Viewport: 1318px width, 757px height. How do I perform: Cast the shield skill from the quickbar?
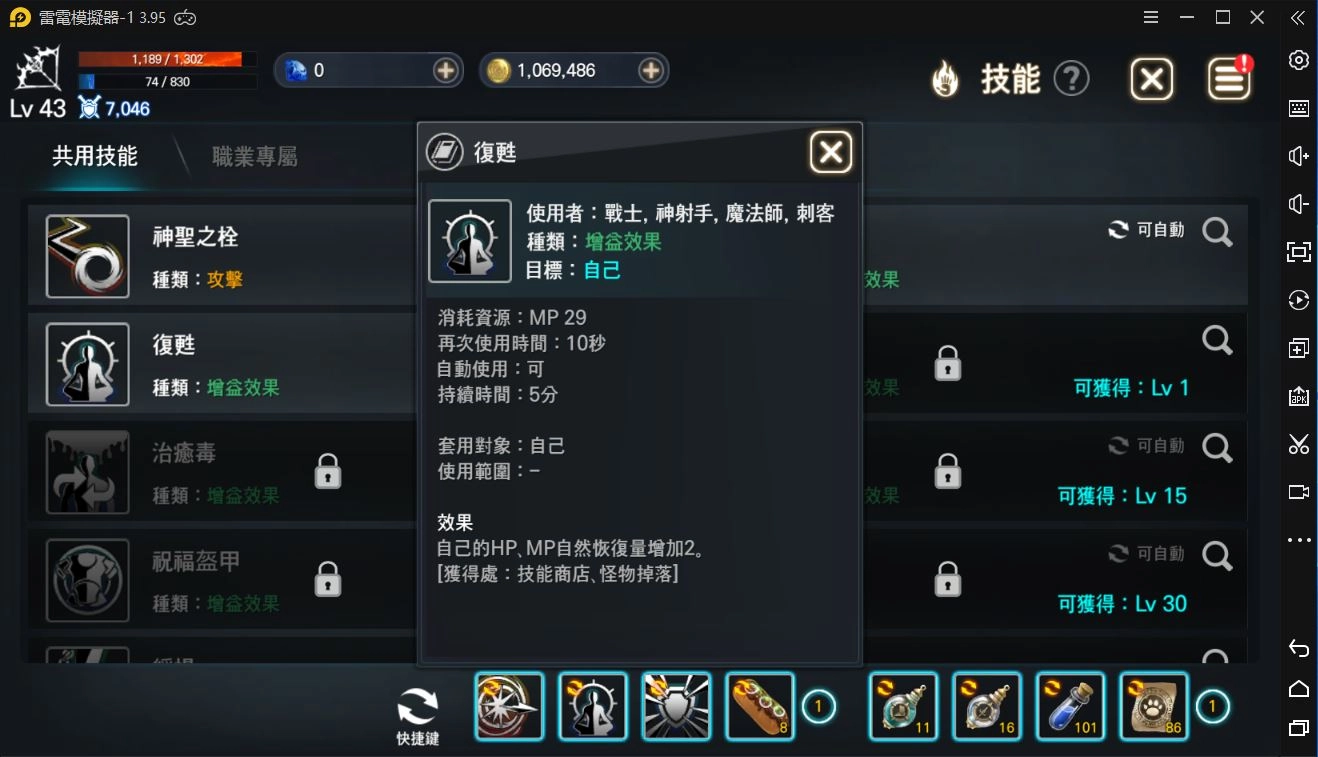pyautogui.click(x=677, y=706)
